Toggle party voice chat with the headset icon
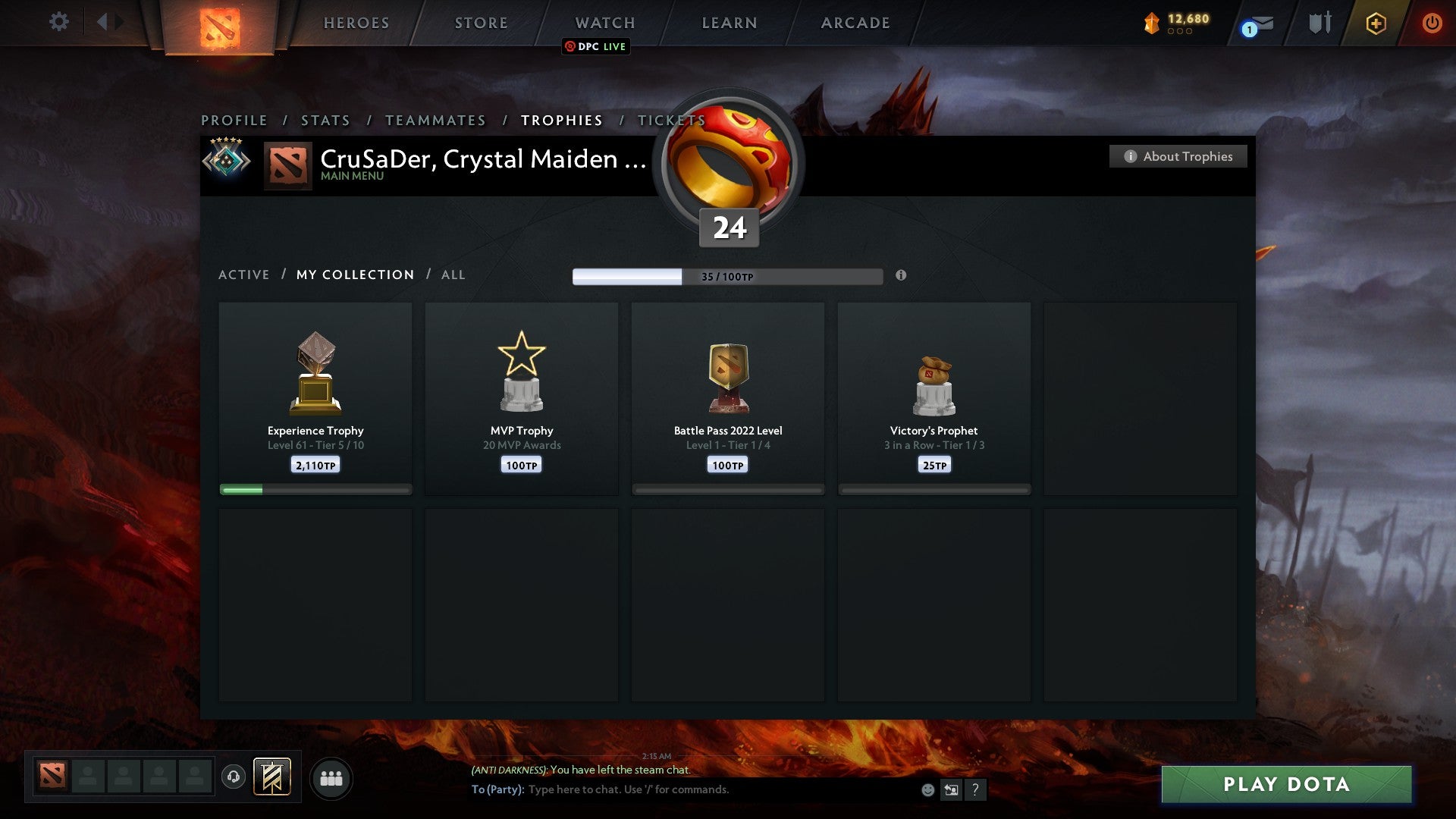Image resolution: width=1456 pixels, height=819 pixels. [x=234, y=778]
